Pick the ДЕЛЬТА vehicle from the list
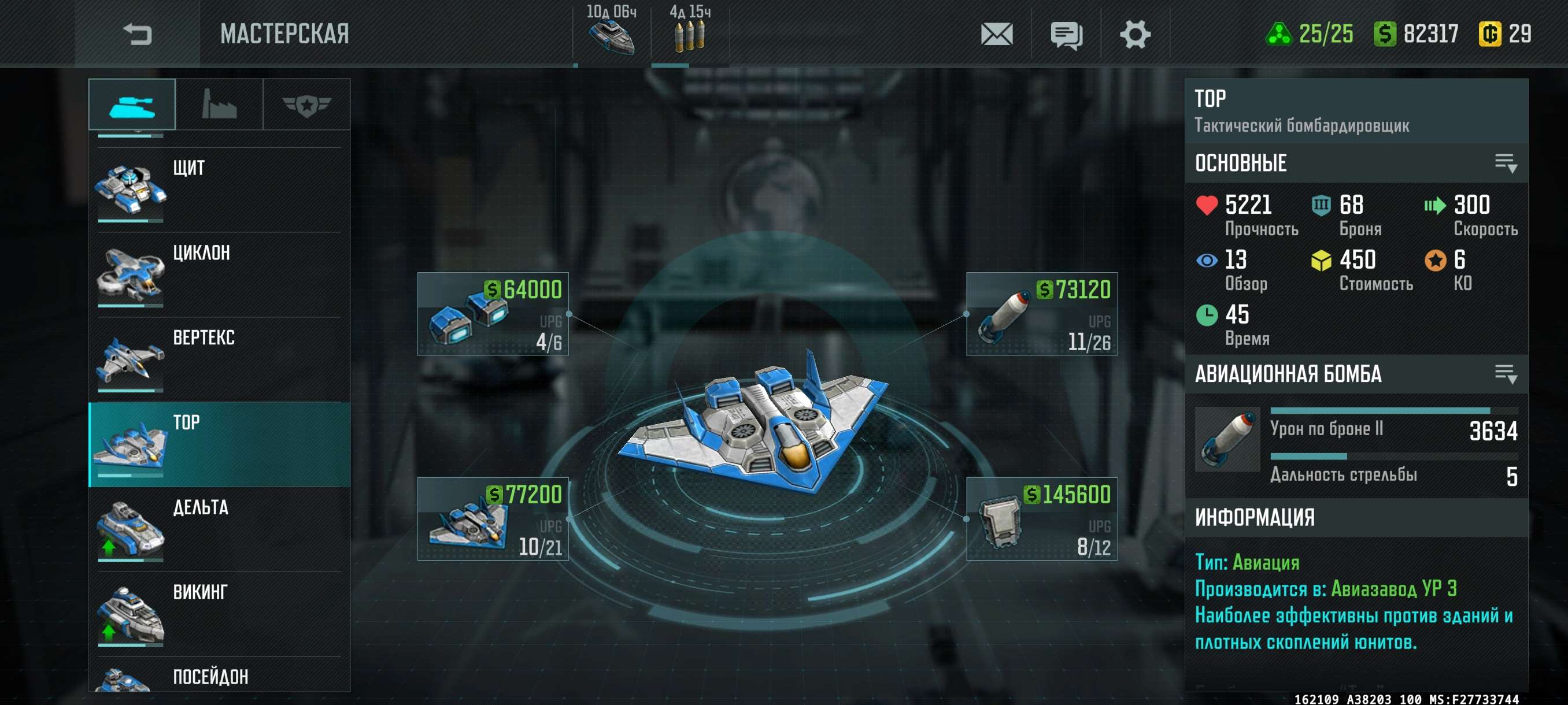The image size is (1568, 705). pos(219,529)
